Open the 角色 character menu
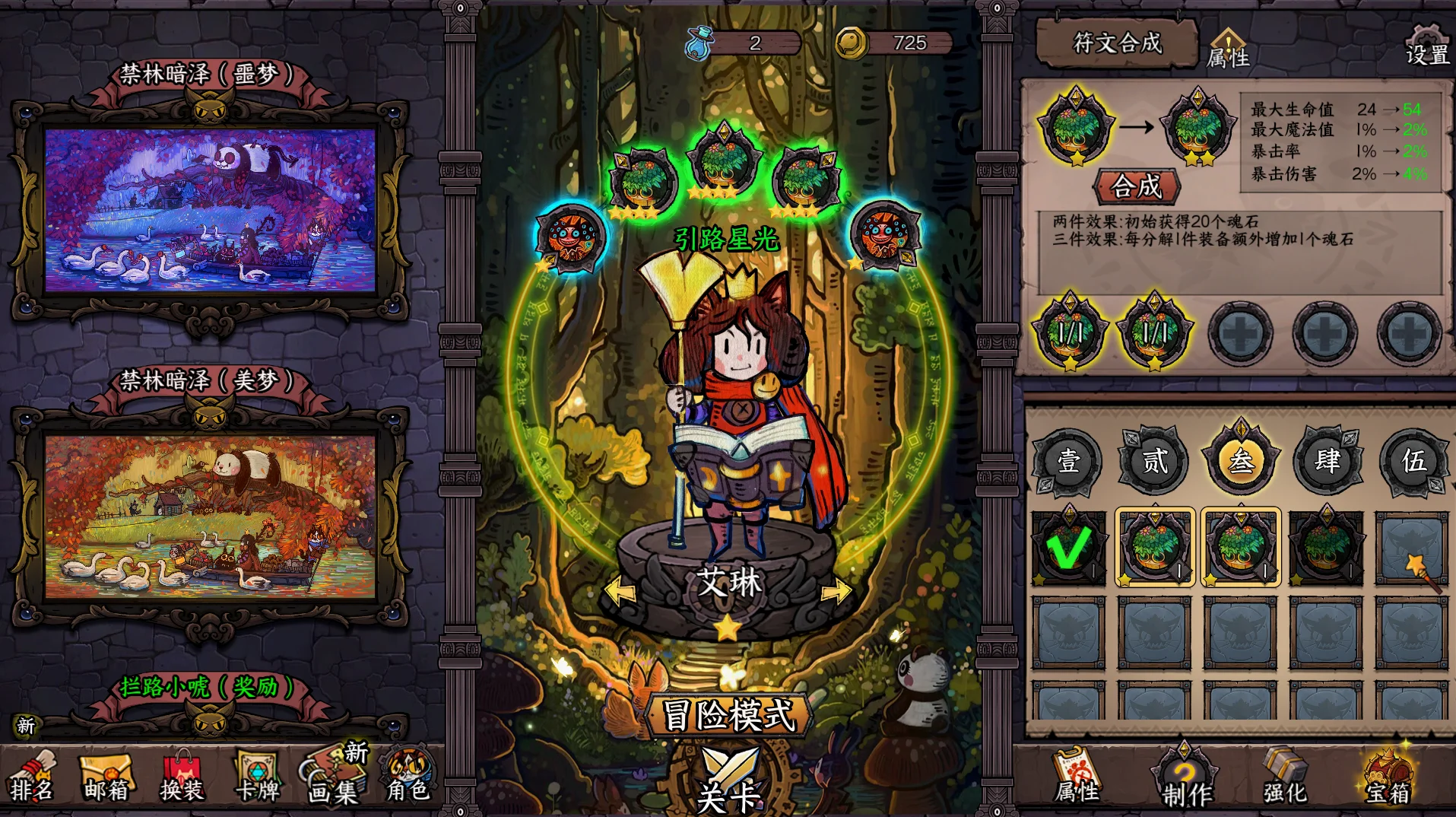The height and width of the screenshot is (817, 1456). [408, 777]
